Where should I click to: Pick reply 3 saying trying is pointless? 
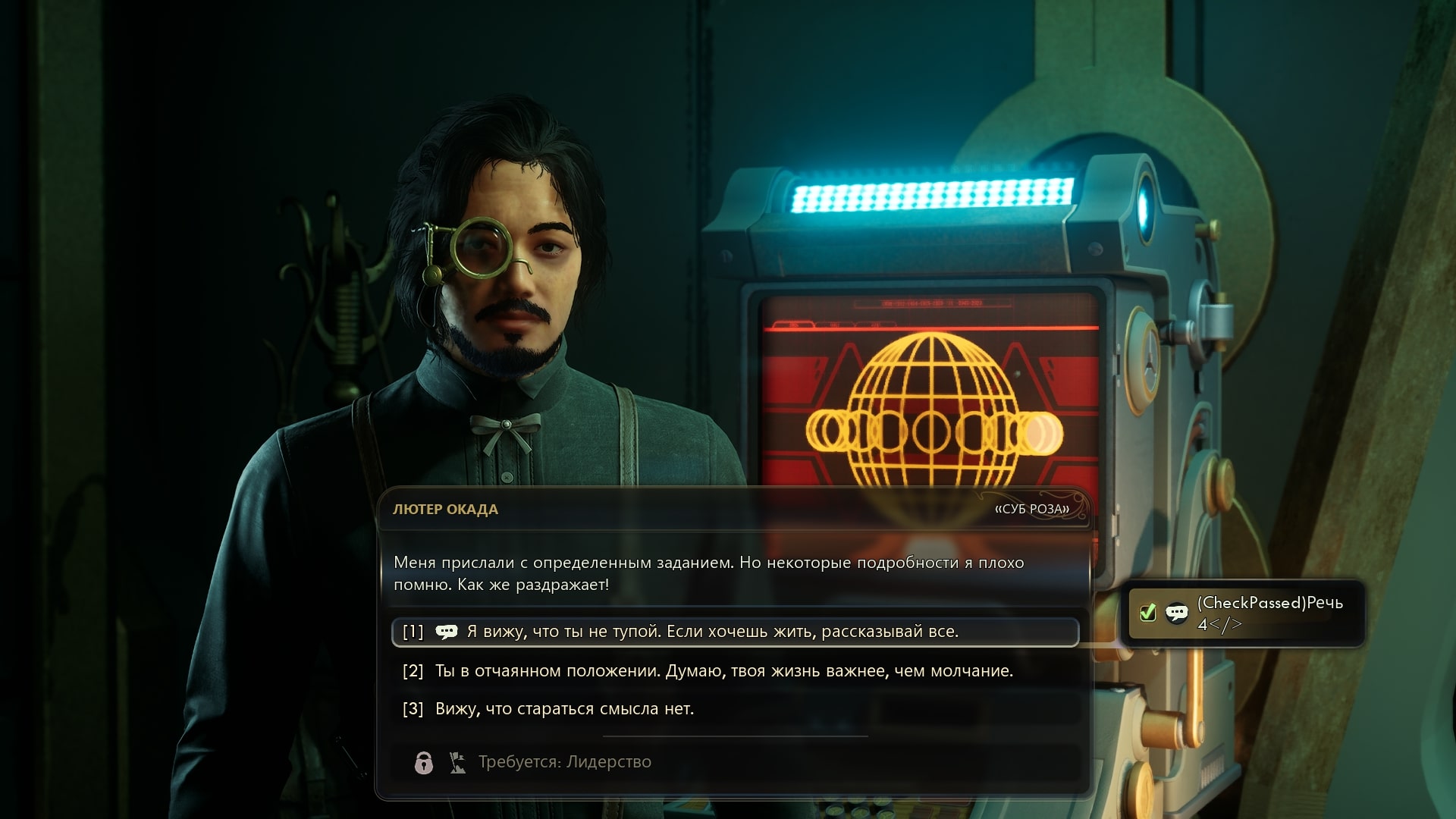564,709
